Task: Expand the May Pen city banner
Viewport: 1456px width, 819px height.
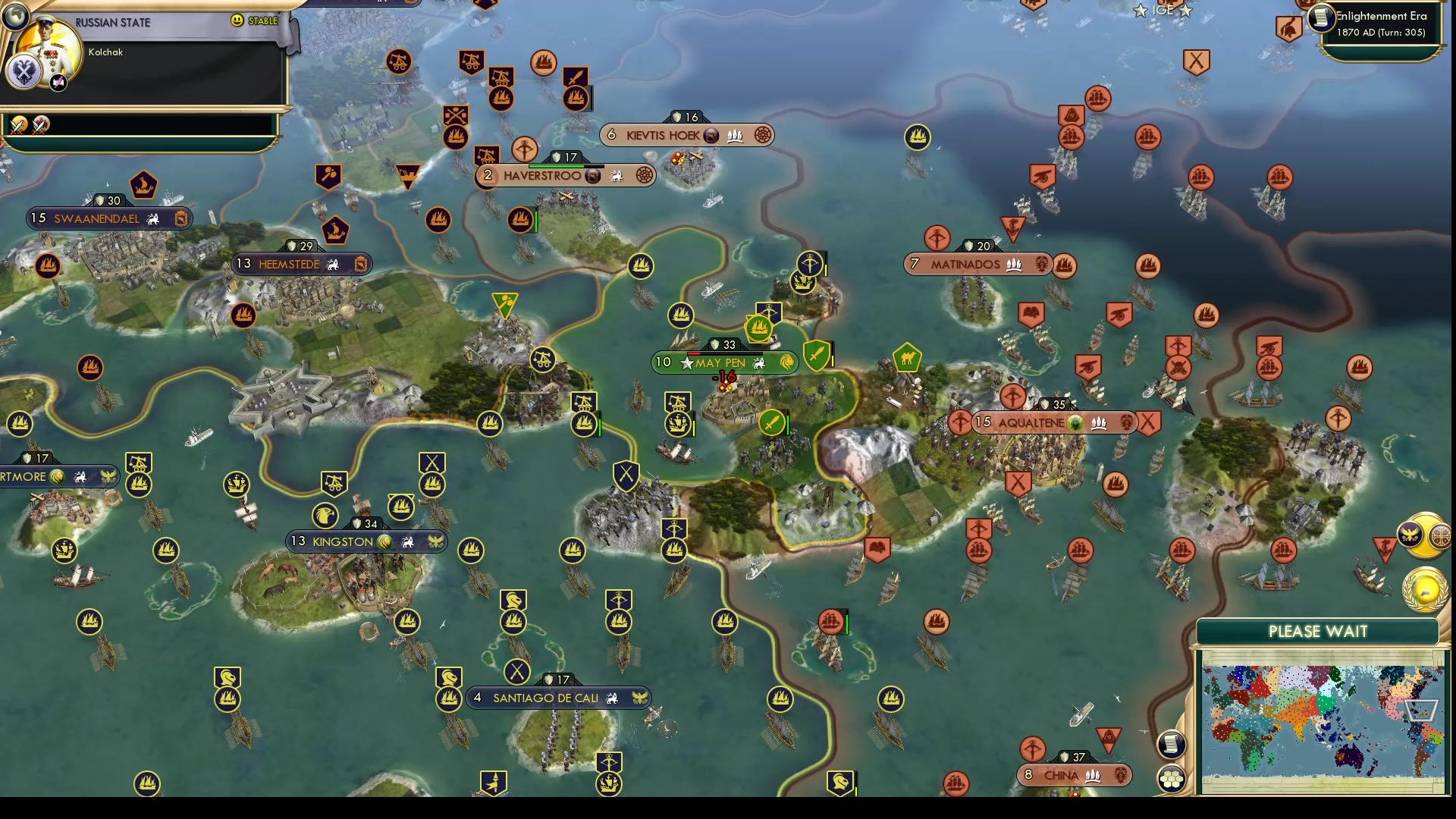Action: pyautogui.click(x=723, y=362)
